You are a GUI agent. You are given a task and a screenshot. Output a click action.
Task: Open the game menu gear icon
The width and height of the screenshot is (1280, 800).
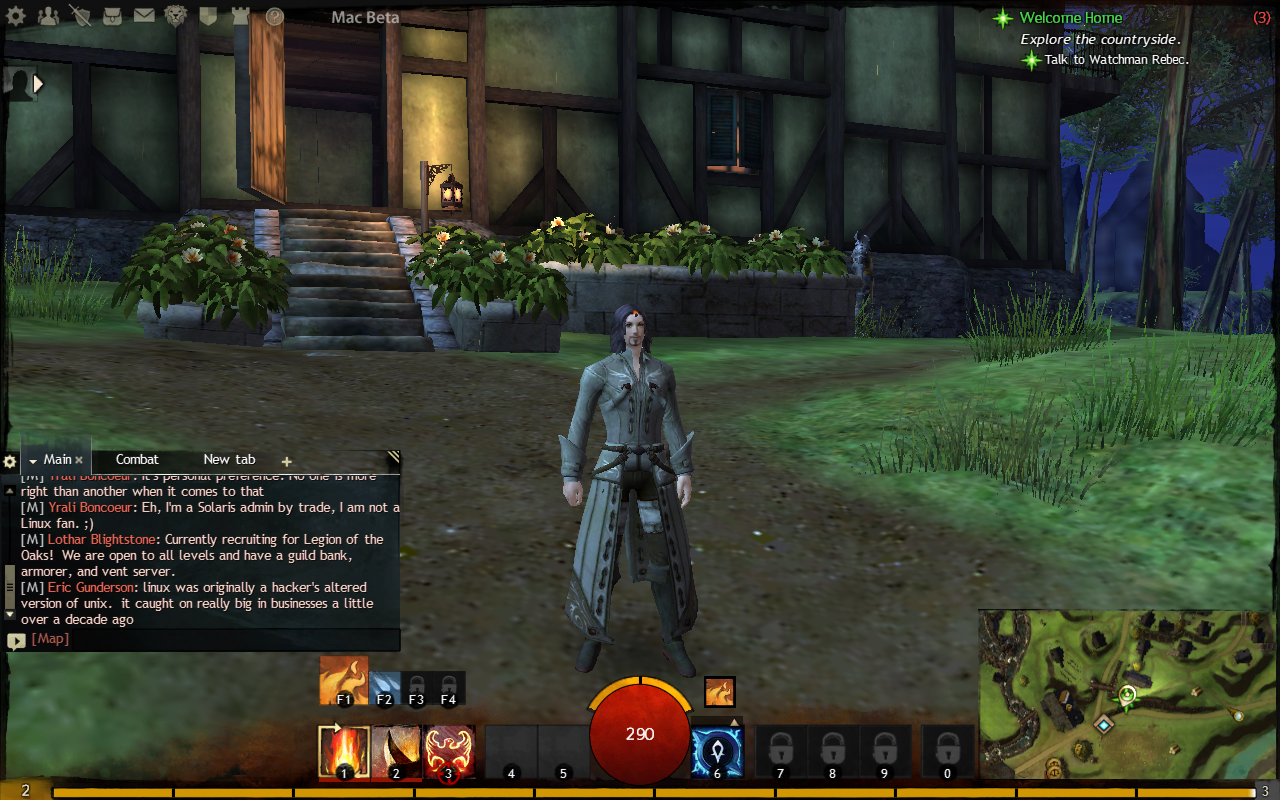(x=16, y=16)
